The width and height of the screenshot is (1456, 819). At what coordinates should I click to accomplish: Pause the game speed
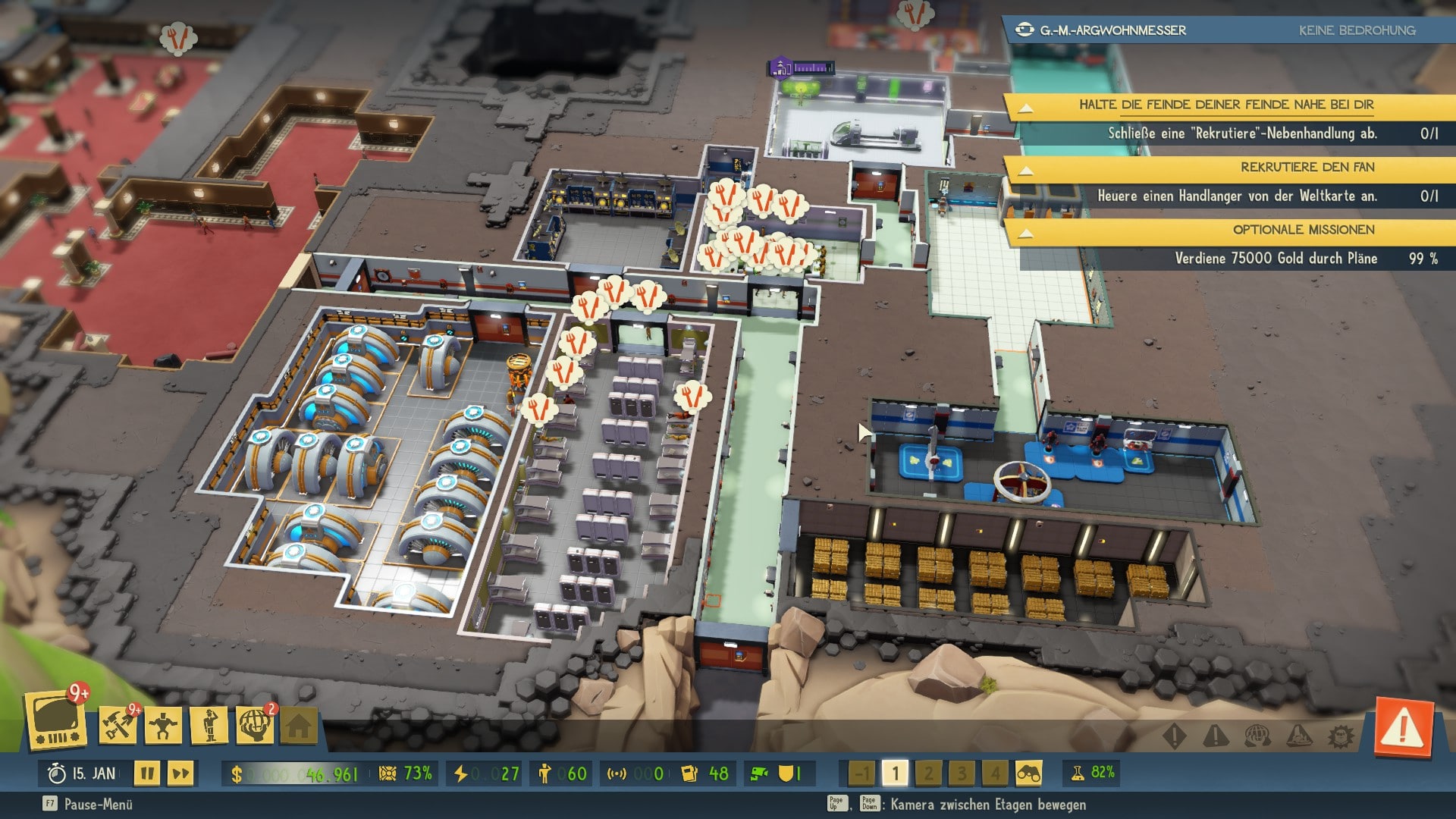click(x=147, y=773)
